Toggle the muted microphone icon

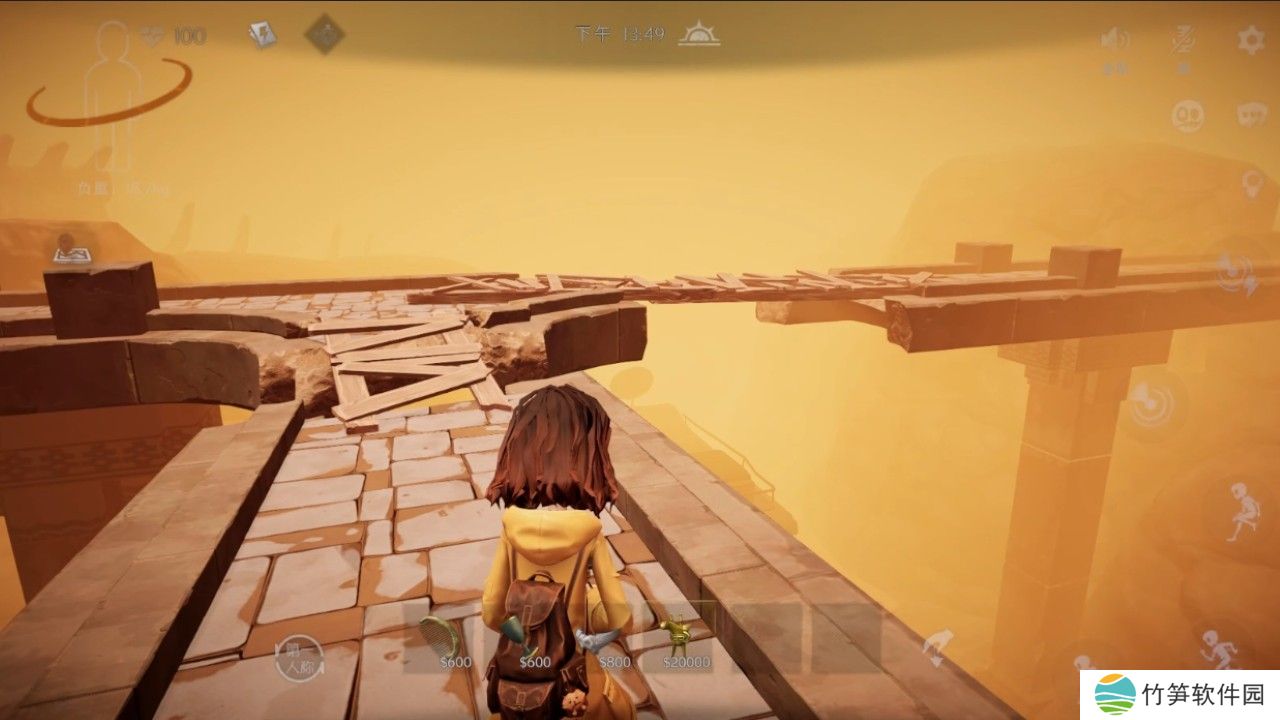click(1182, 40)
